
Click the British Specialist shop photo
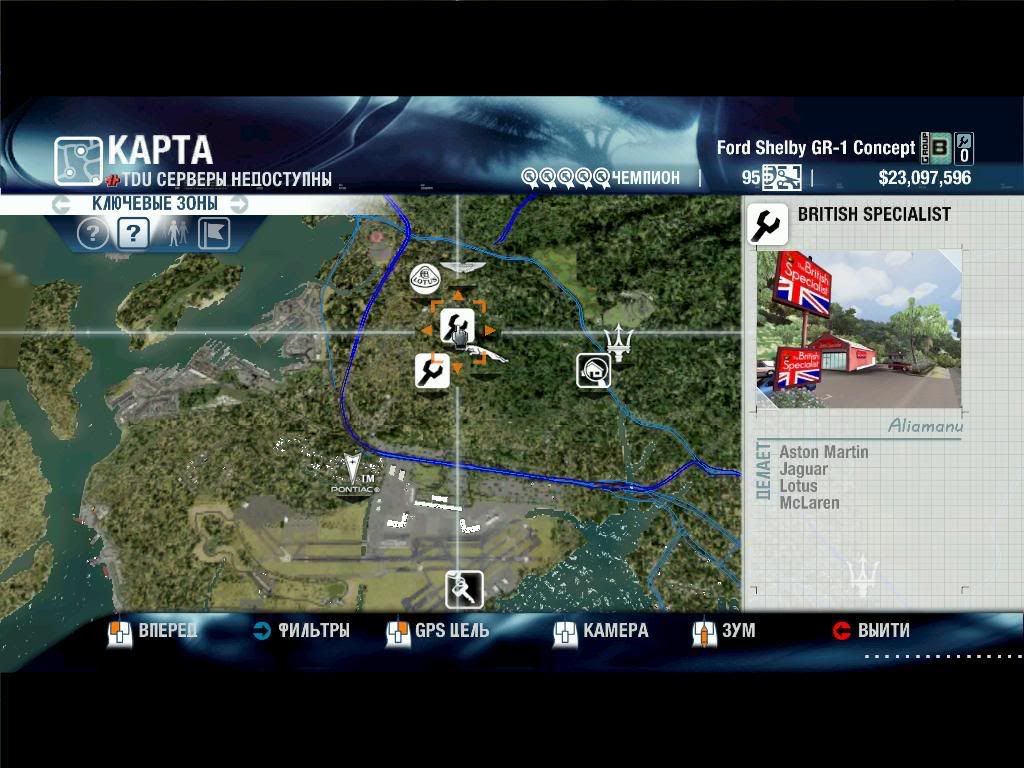point(859,329)
